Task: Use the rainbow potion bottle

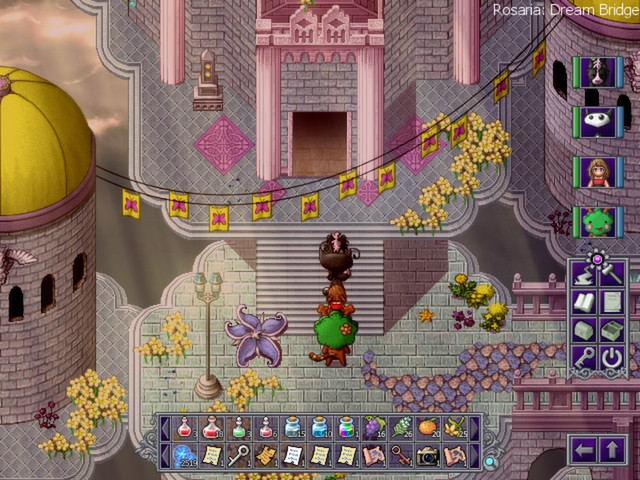Action: click(346, 428)
